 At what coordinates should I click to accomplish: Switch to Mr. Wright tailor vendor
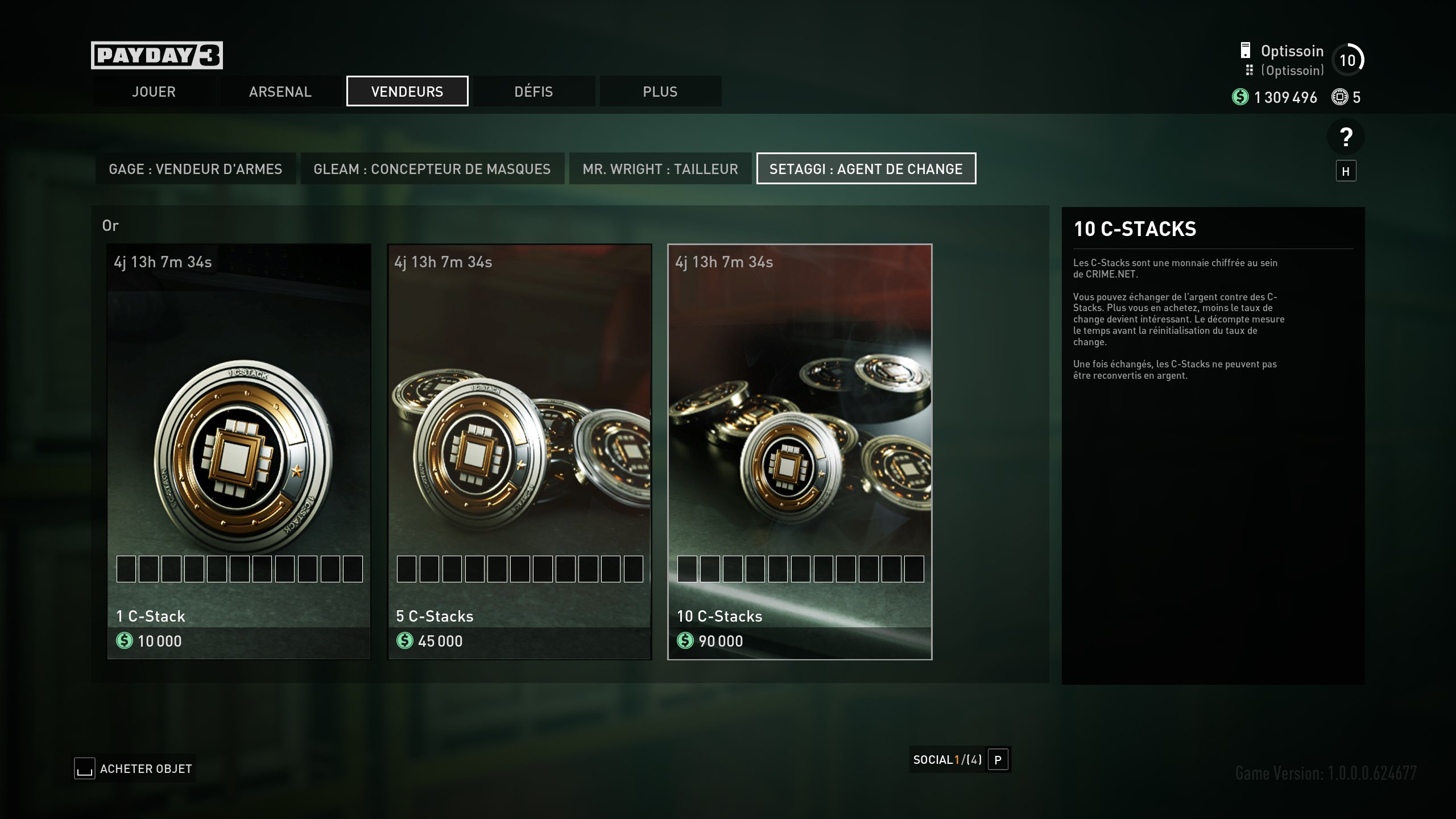coord(660,169)
